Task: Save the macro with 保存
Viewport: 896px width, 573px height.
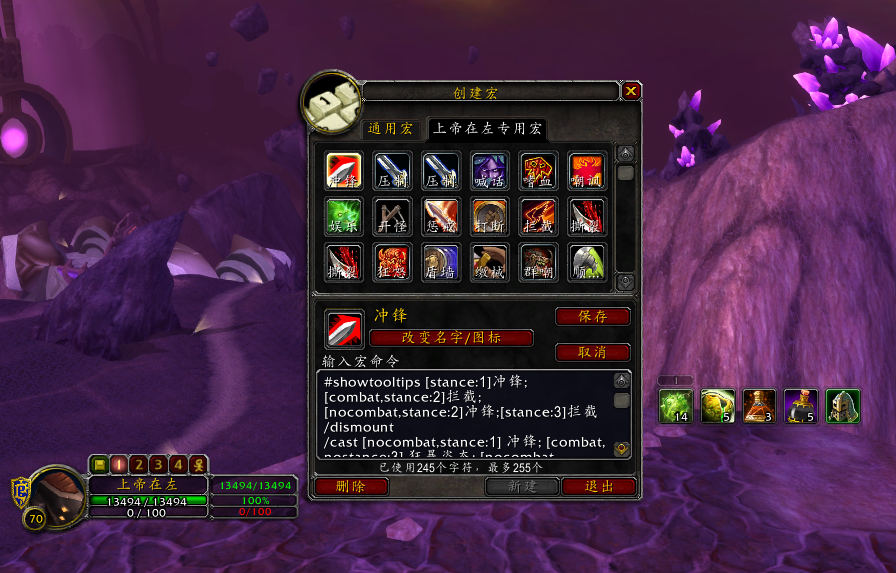Action: coord(592,317)
